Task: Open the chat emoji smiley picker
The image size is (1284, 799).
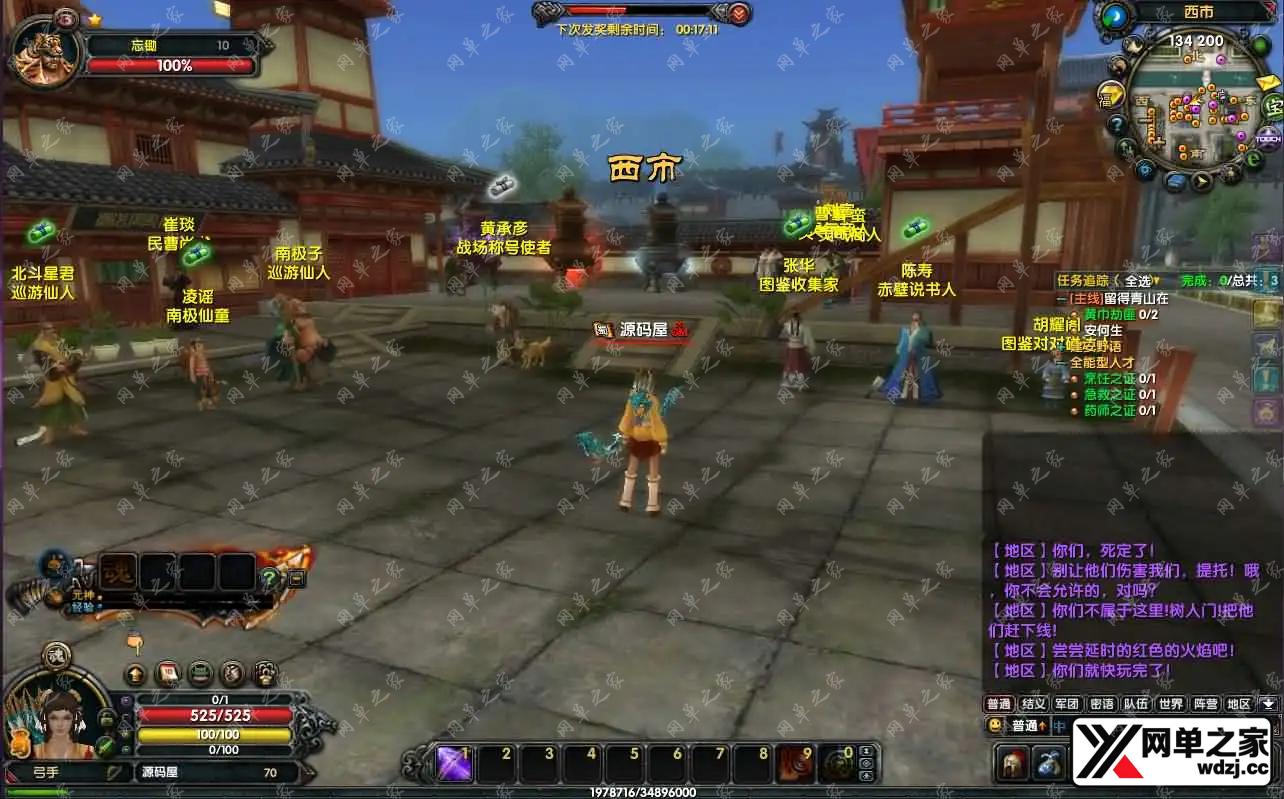Action: [x=995, y=726]
